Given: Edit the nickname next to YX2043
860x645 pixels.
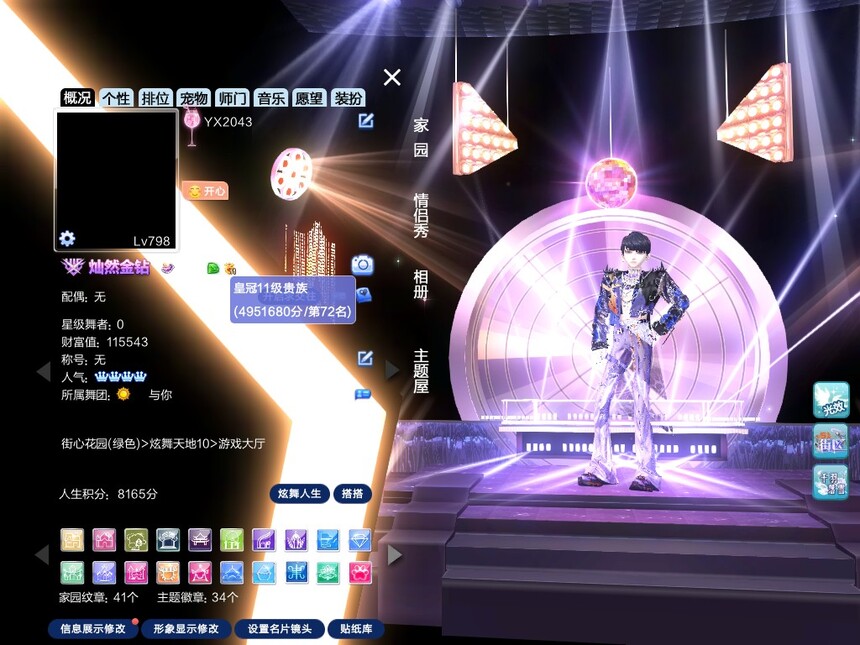Looking at the screenshot, I should click(366, 121).
